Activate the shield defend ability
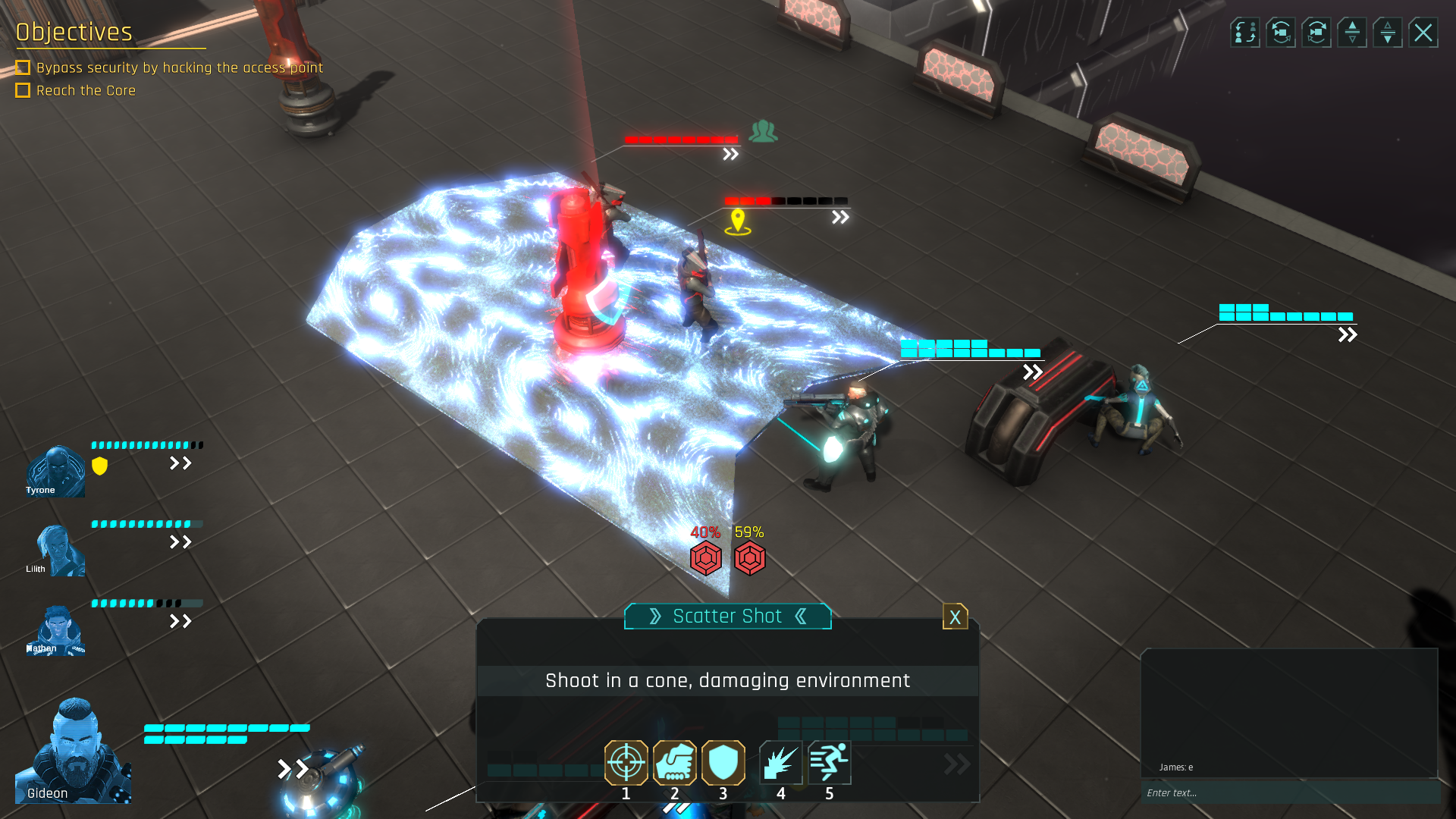Image resolution: width=1456 pixels, height=819 pixels. pos(723,762)
